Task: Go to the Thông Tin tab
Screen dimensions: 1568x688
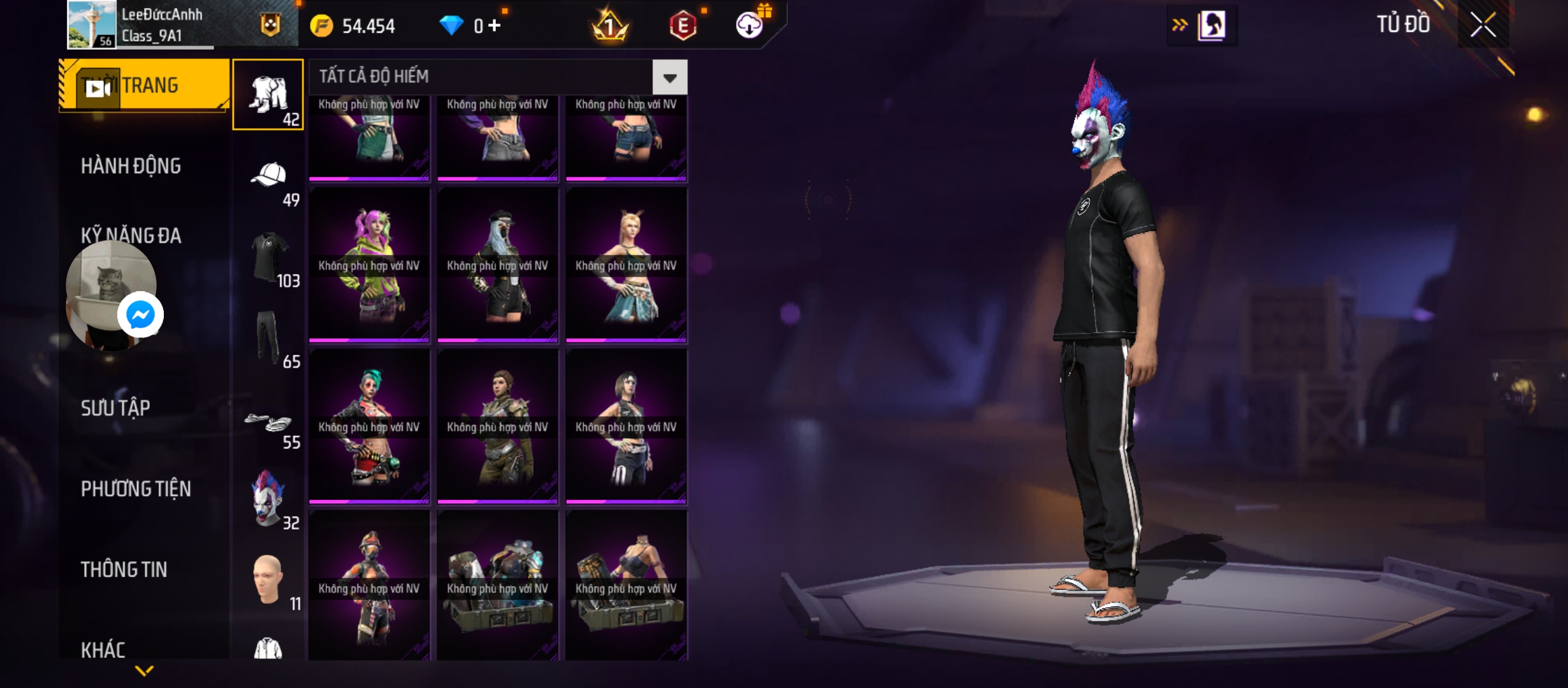Action: [x=124, y=570]
